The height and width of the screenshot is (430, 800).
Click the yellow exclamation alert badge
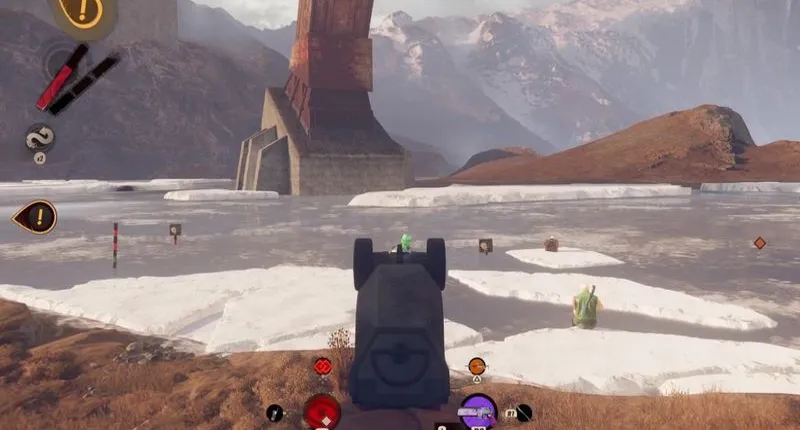(x=81, y=12)
